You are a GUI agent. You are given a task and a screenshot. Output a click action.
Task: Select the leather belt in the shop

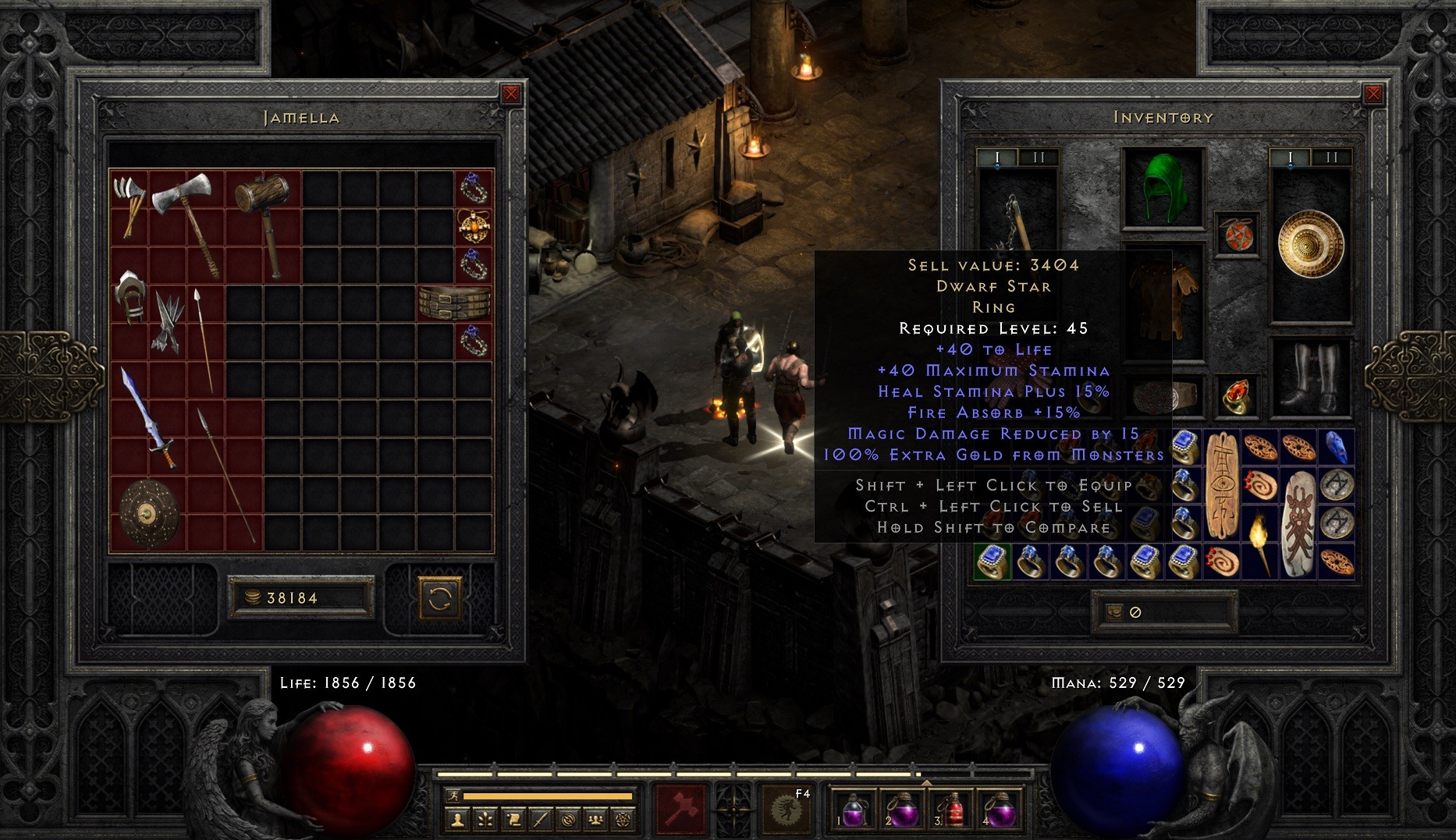pos(455,303)
